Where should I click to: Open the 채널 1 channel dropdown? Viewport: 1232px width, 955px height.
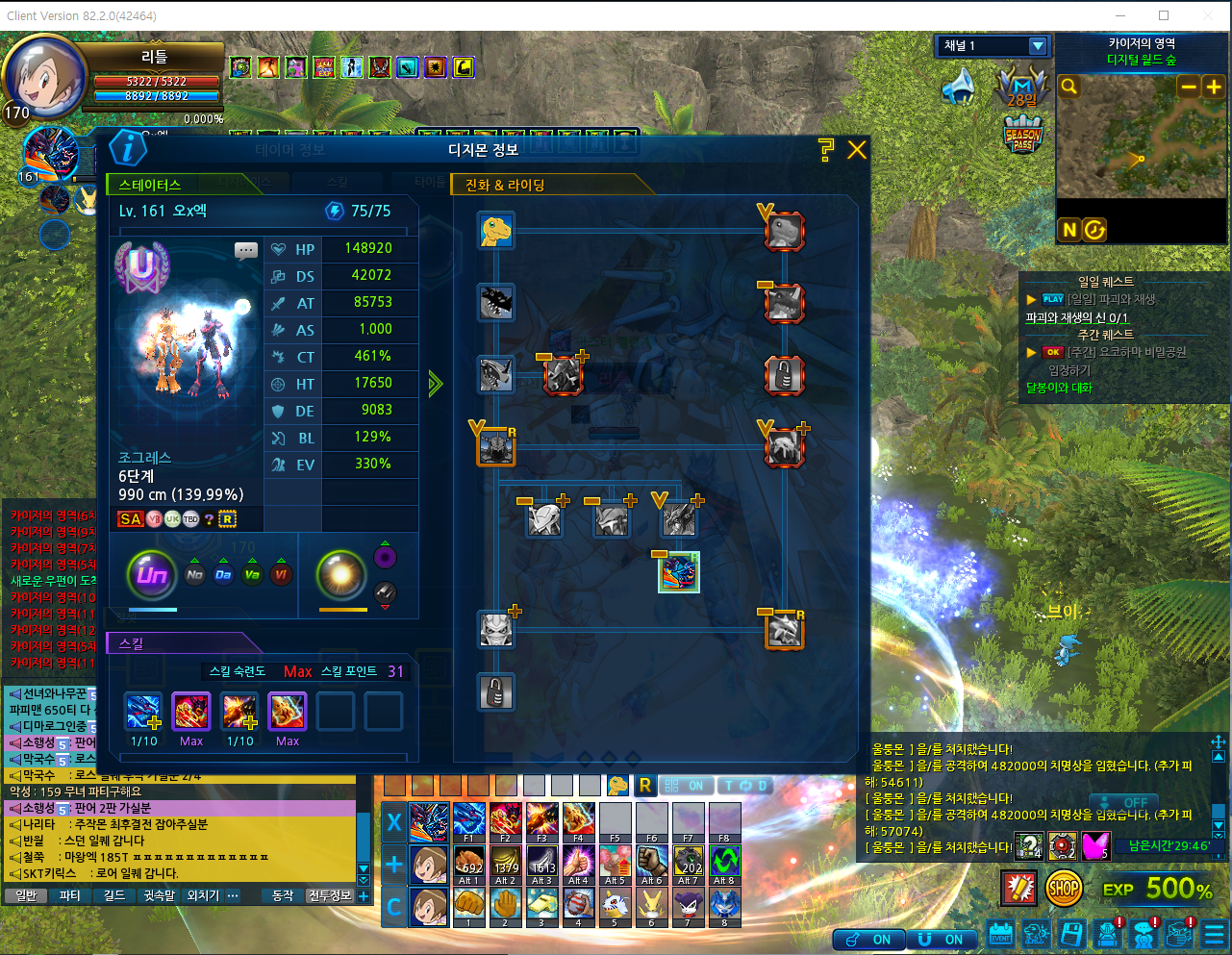coord(1037,46)
